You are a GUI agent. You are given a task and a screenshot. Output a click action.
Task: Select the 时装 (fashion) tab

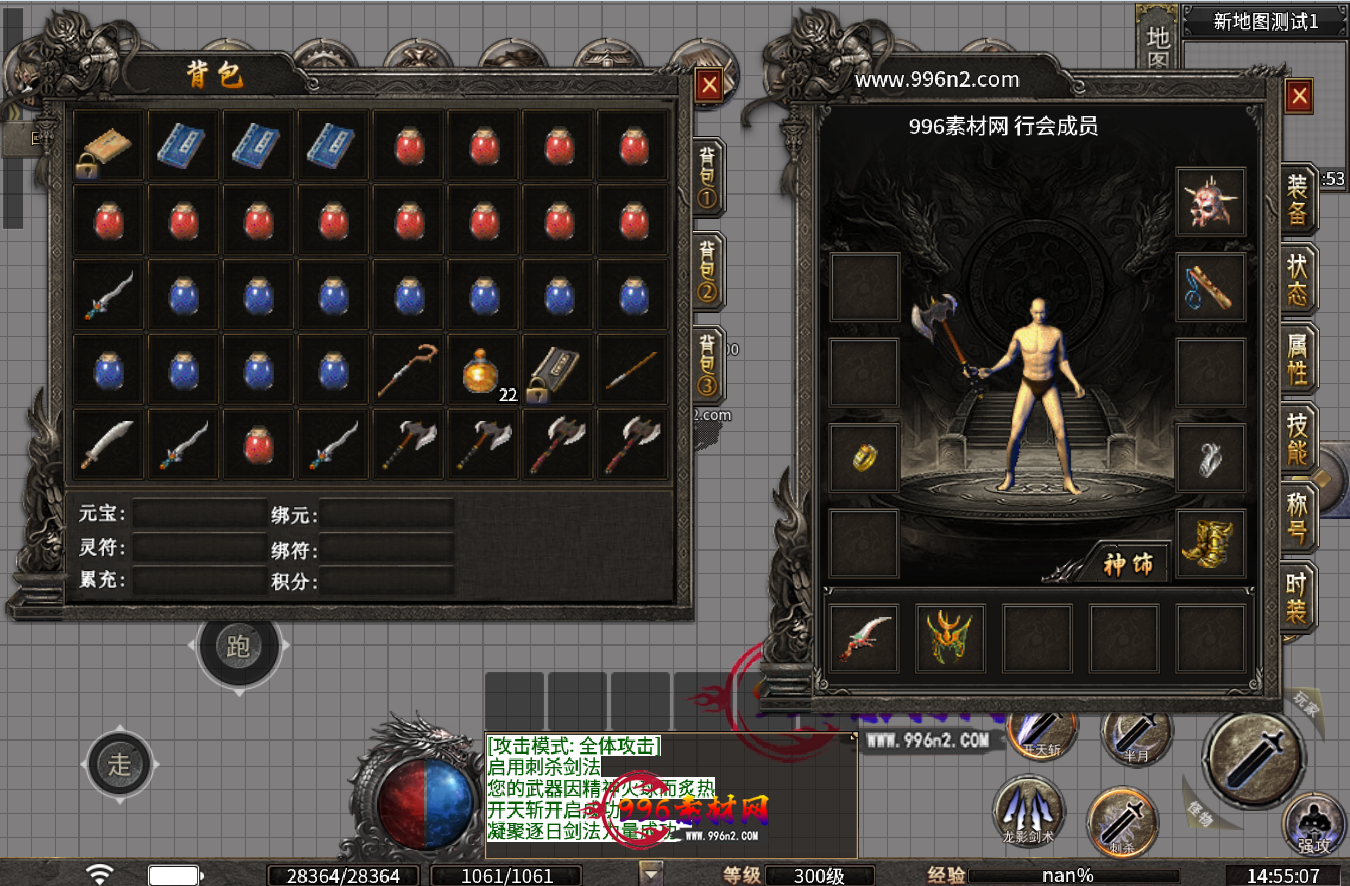(1297, 597)
